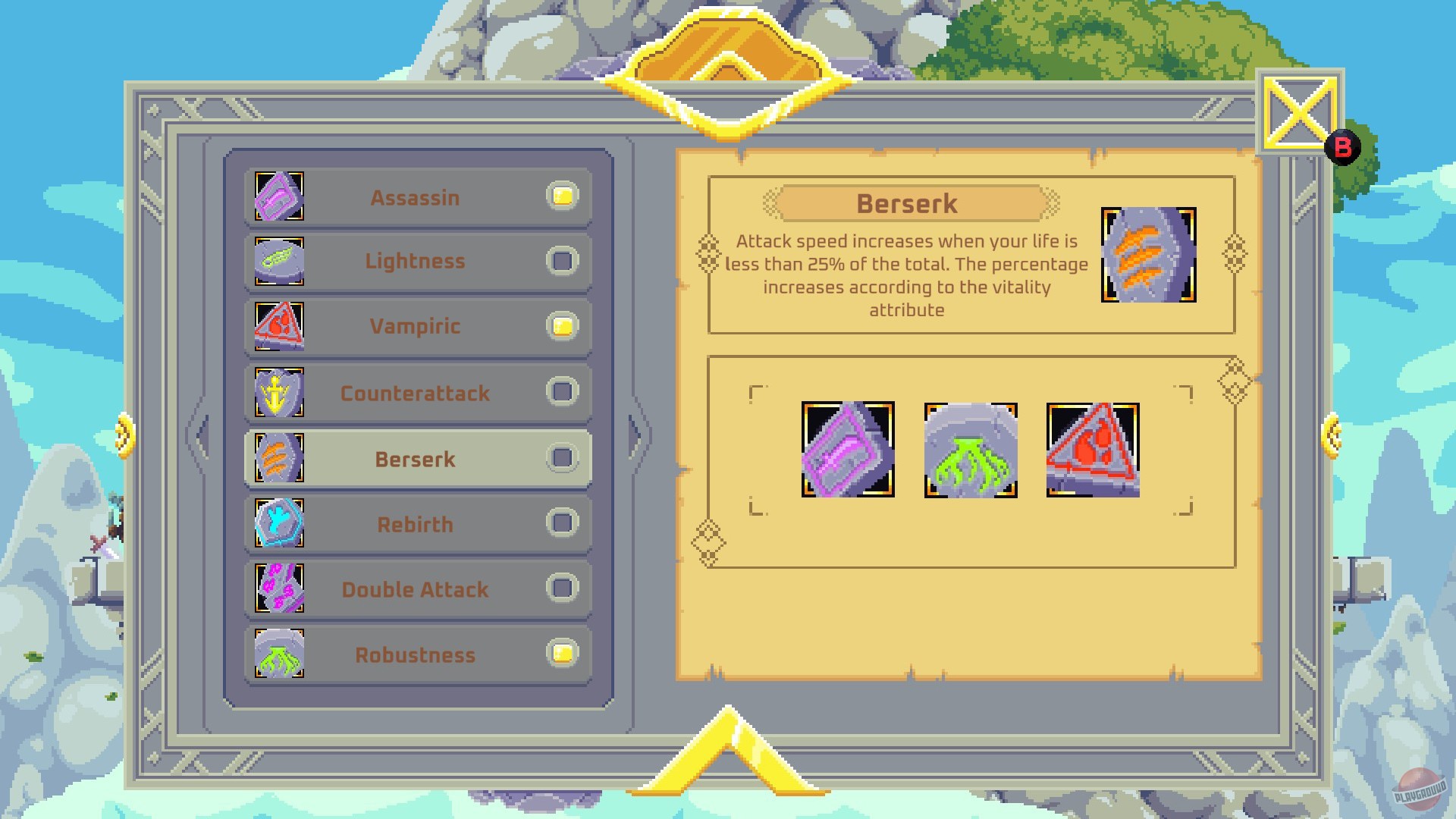
Task: Enable the Lightness toggle
Action: point(561,262)
